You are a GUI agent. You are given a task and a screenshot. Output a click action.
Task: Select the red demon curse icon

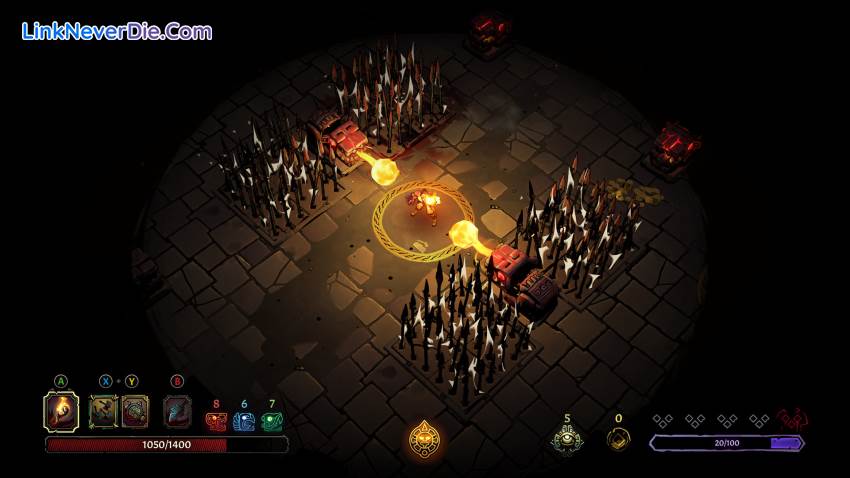coord(792,419)
